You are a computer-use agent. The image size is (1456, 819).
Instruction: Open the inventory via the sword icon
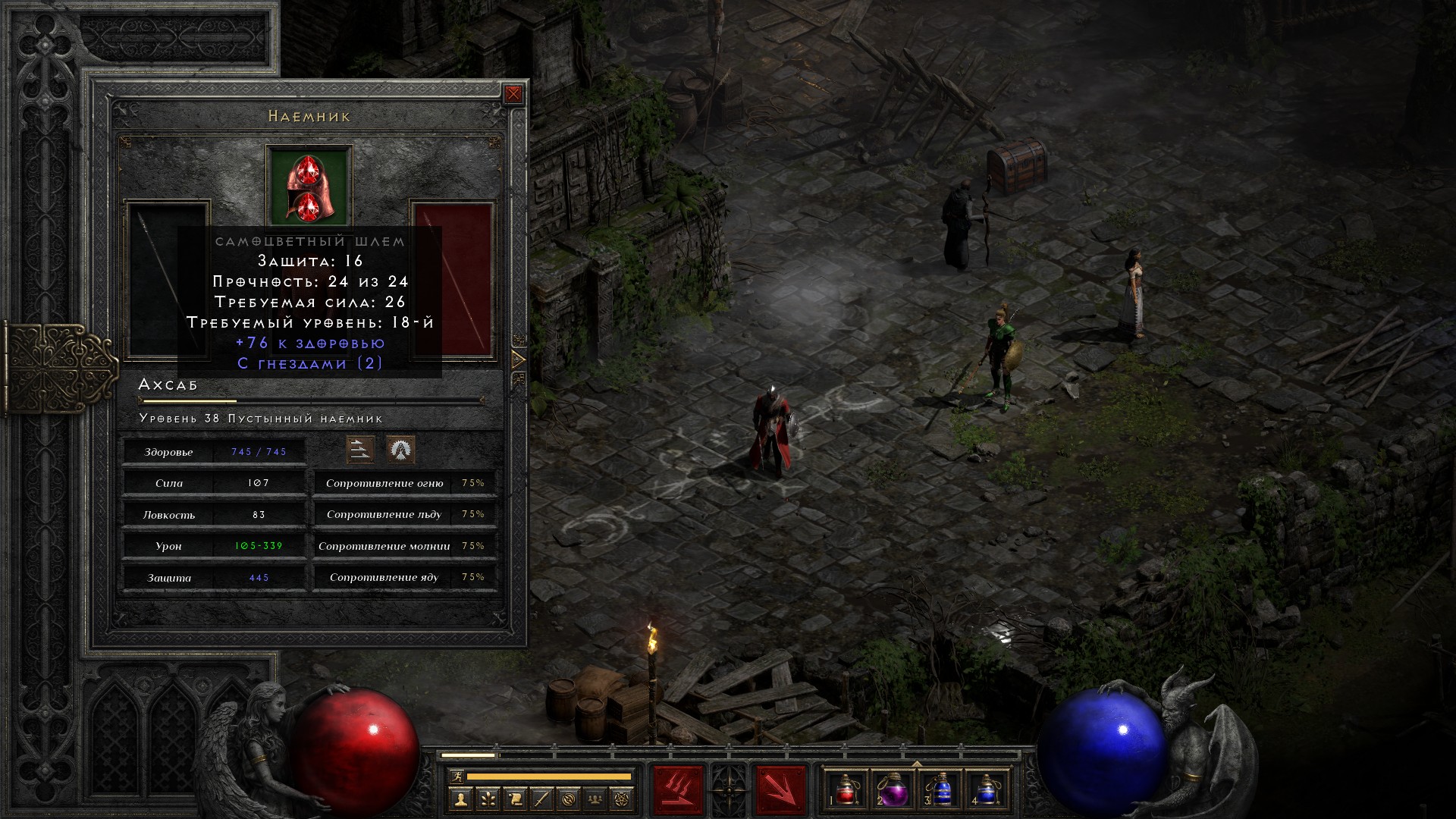[542, 799]
